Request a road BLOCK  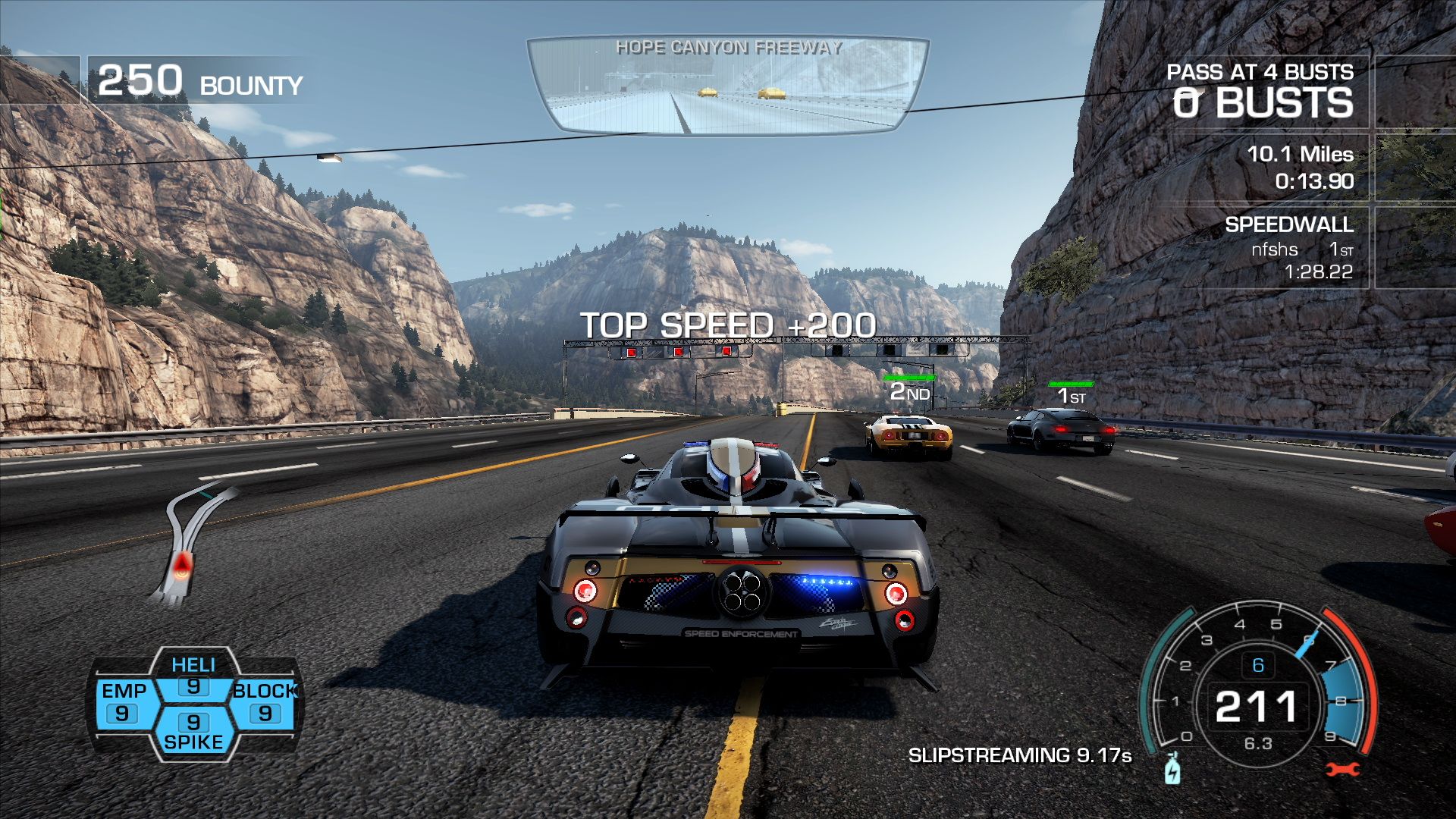click(x=264, y=702)
